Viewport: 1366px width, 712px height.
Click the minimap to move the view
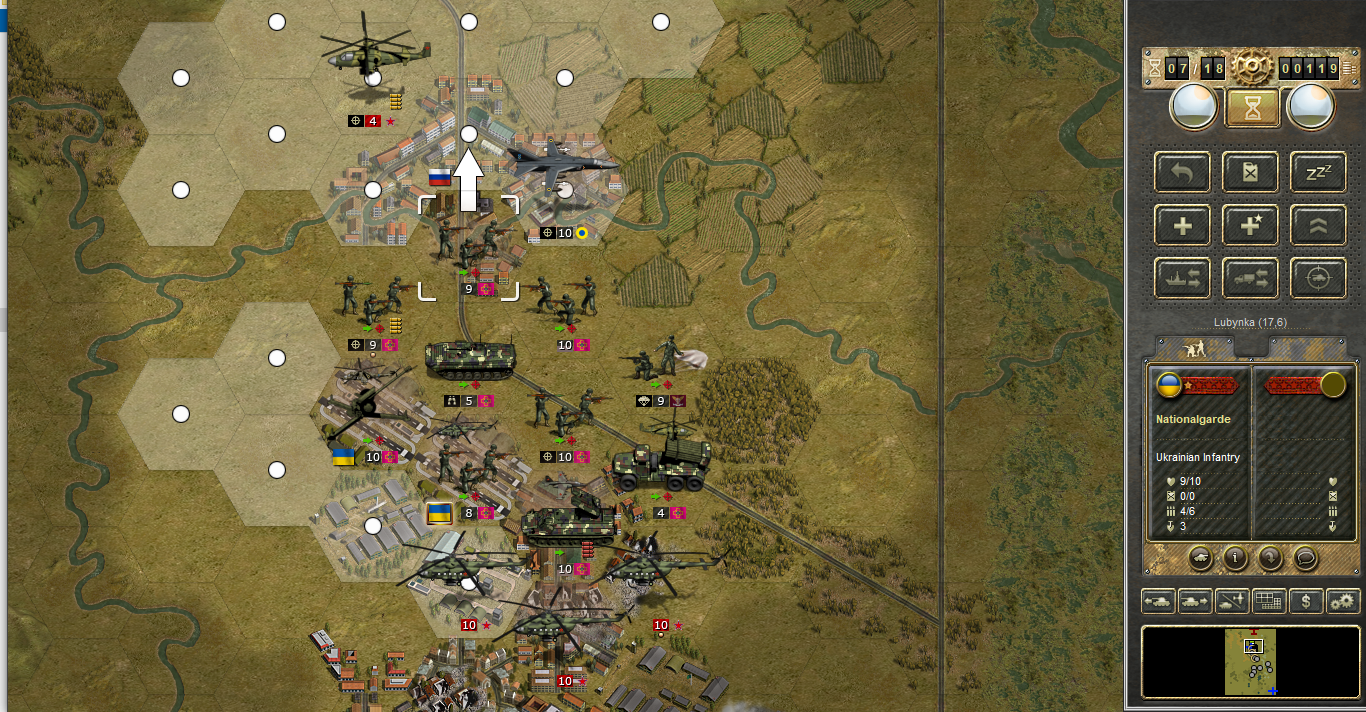click(x=1251, y=661)
